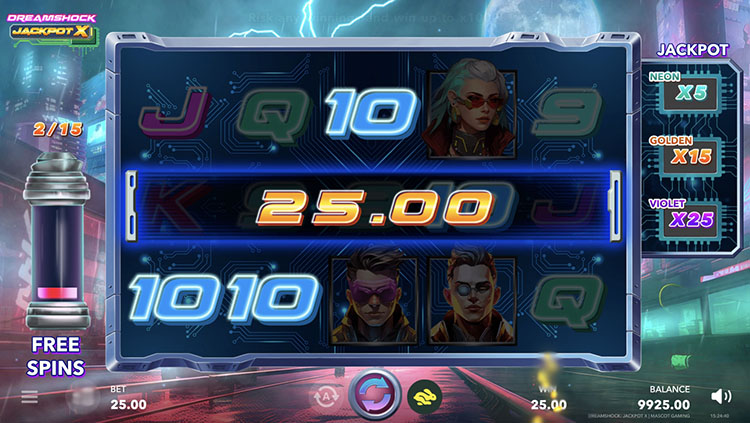Spin the reels with the circular arrows button
This screenshot has width=750, height=423.
375,393
